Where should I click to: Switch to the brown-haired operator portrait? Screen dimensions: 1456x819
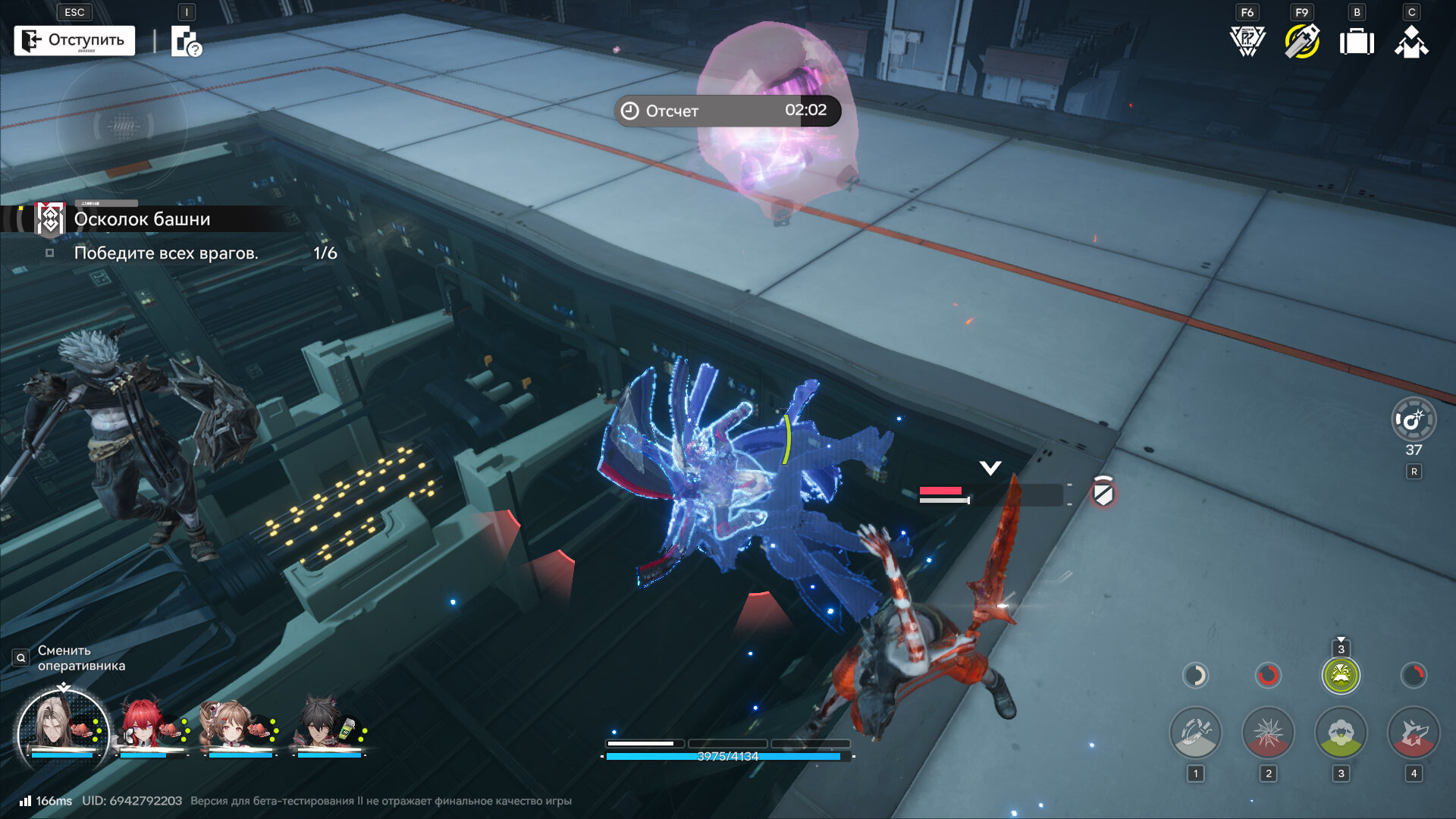(x=238, y=726)
